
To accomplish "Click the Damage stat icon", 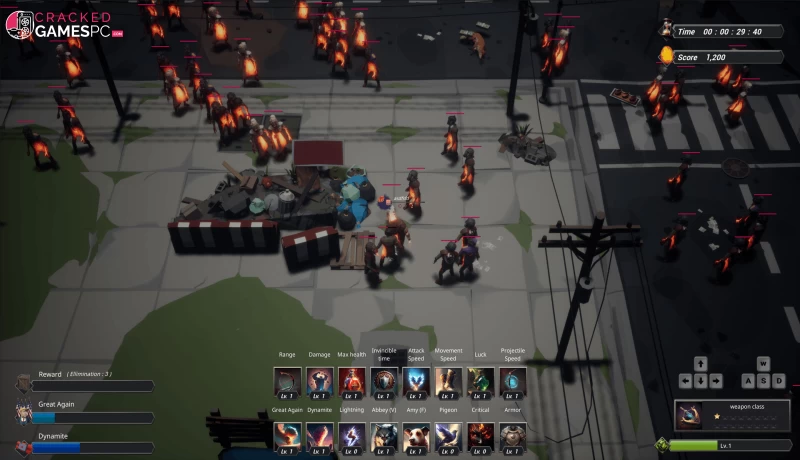I will 319,381.
